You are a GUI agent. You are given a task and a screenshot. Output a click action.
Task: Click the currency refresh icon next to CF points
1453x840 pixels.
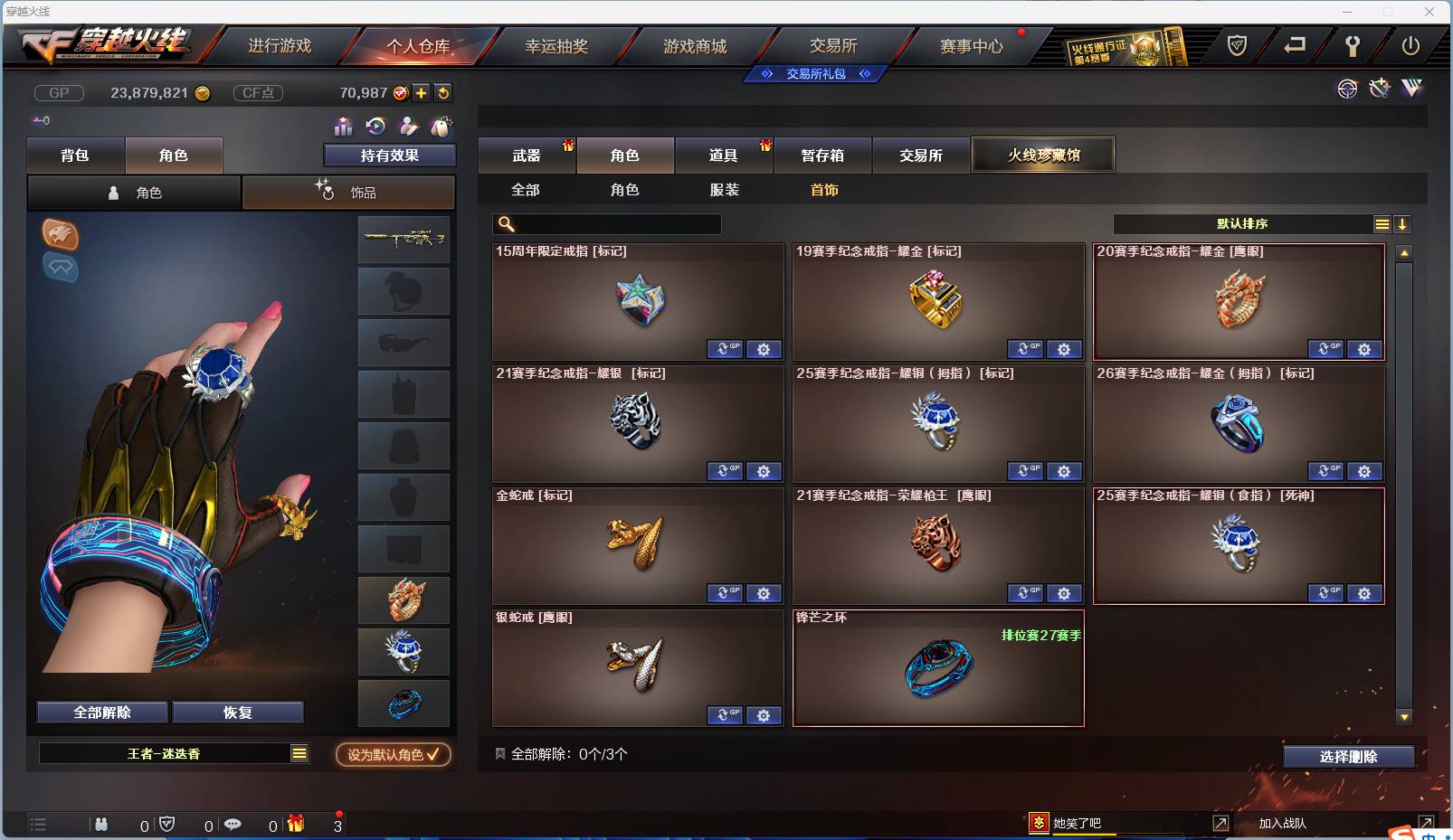(x=442, y=92)
